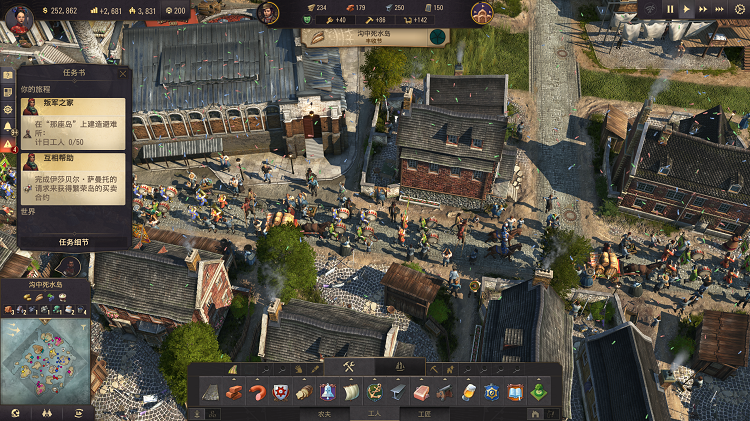Open the ship construction category tab
Screen dimensions: 750x421
(x=399, y=368)
